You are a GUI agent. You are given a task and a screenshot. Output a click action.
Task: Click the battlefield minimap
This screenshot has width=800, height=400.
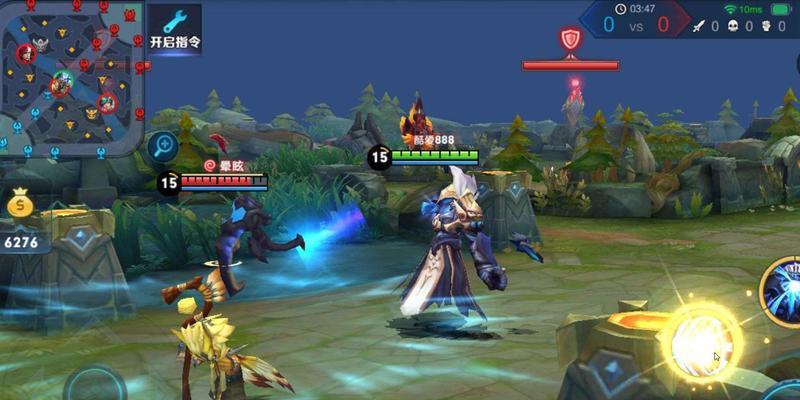click(72, 73)
